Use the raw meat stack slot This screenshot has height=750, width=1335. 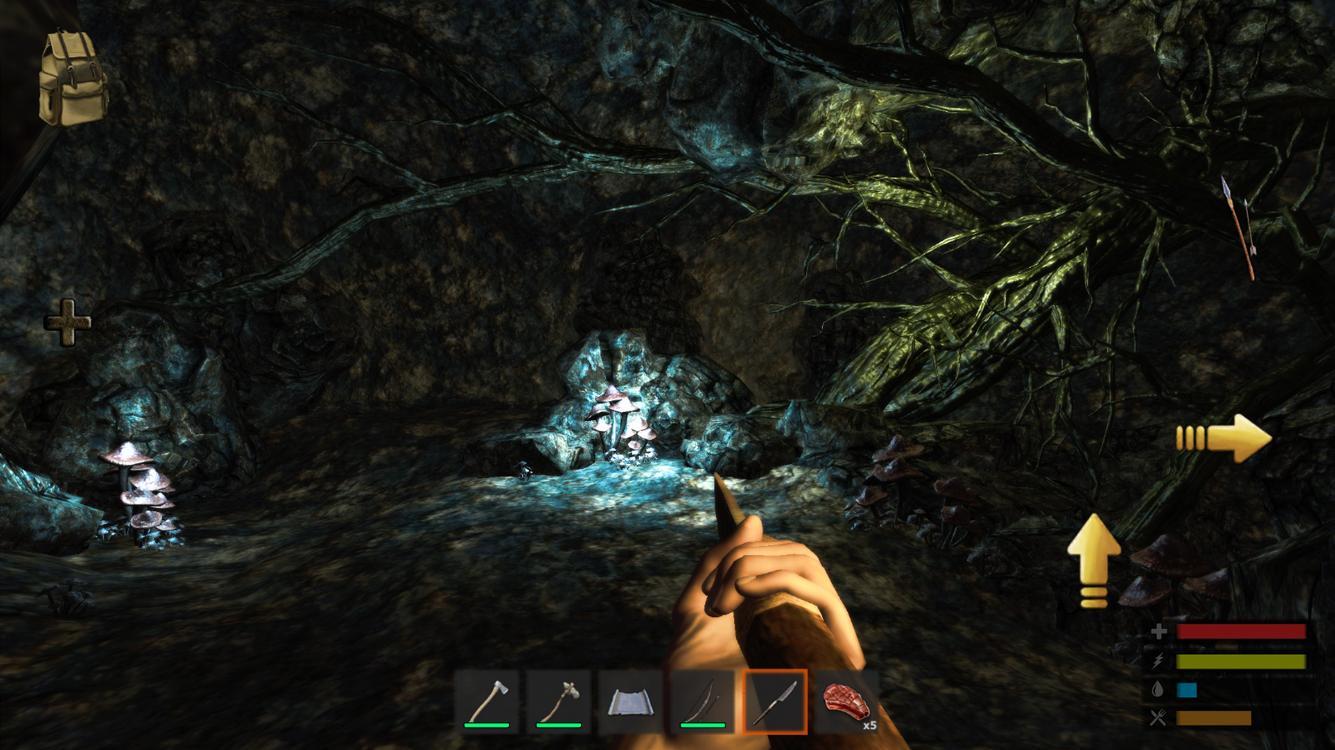[x=847, y=701]
